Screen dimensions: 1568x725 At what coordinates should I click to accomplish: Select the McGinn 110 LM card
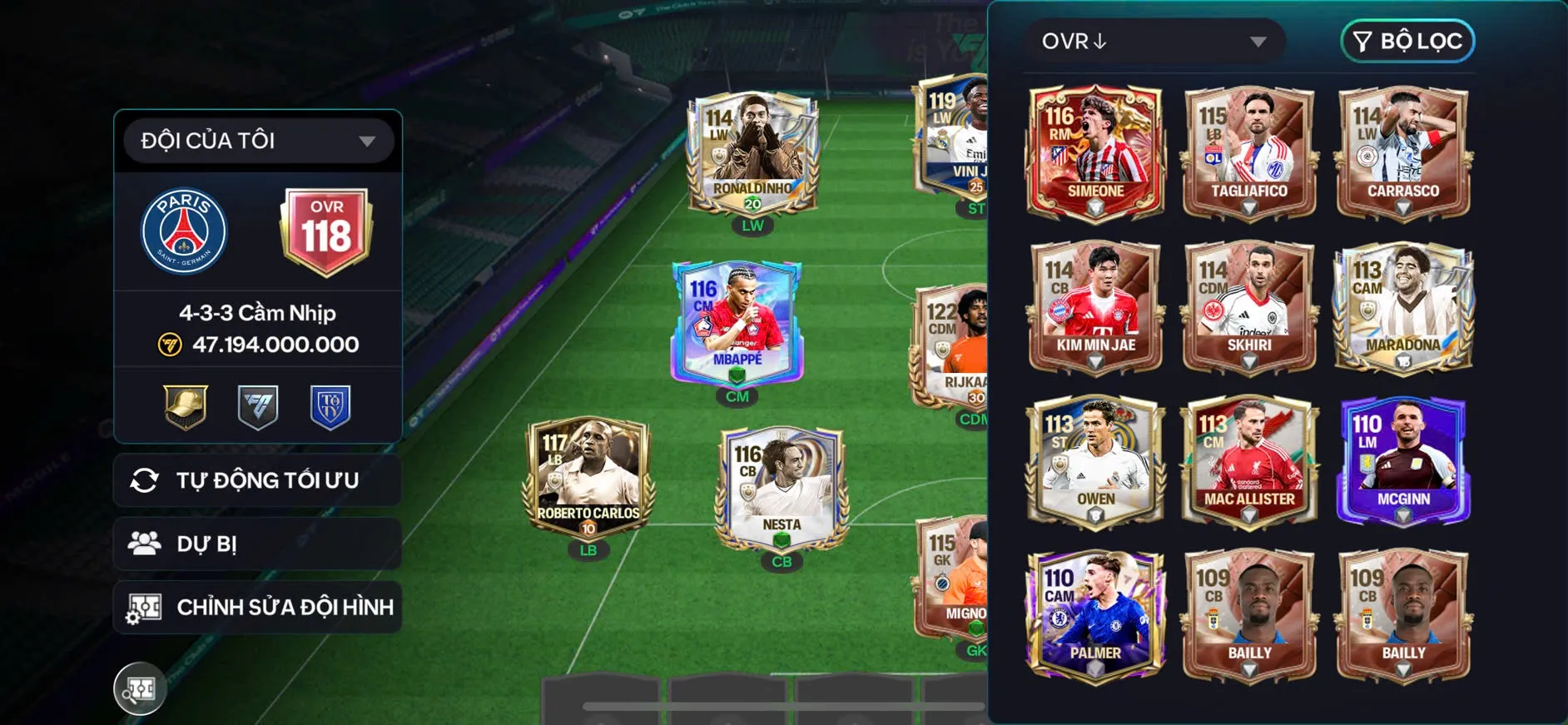point(1403,460)
